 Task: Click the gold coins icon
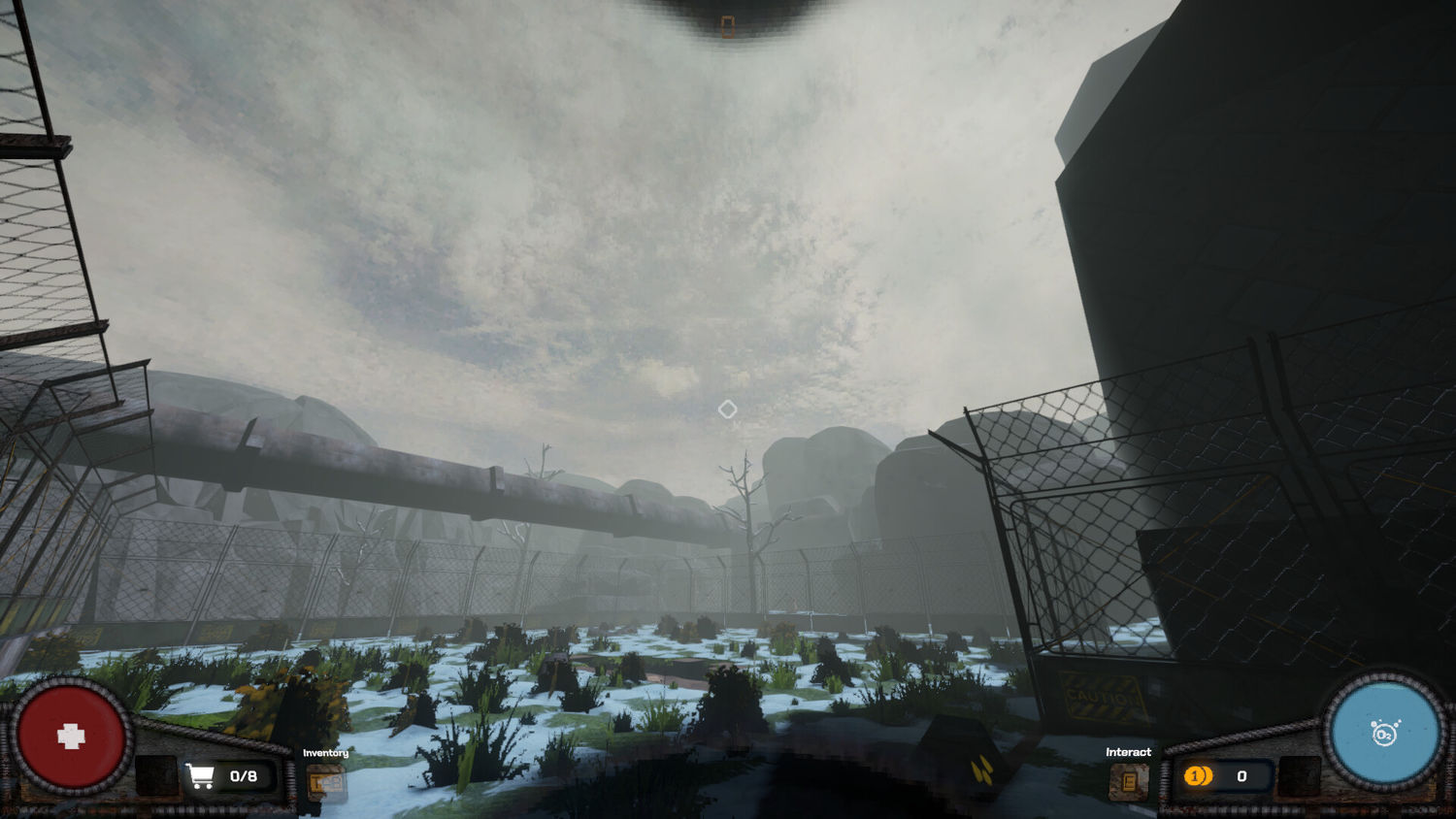click(1198, 776)
